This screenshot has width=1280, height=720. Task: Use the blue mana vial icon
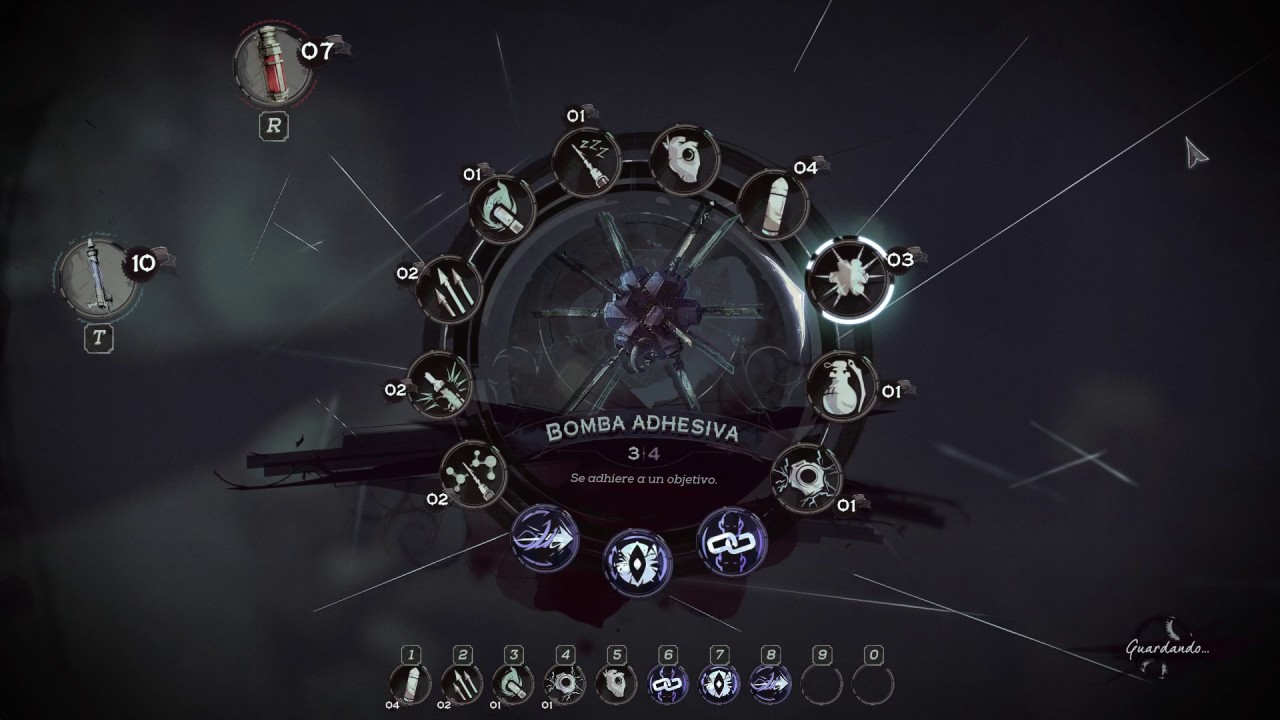(x=98, y=277)
